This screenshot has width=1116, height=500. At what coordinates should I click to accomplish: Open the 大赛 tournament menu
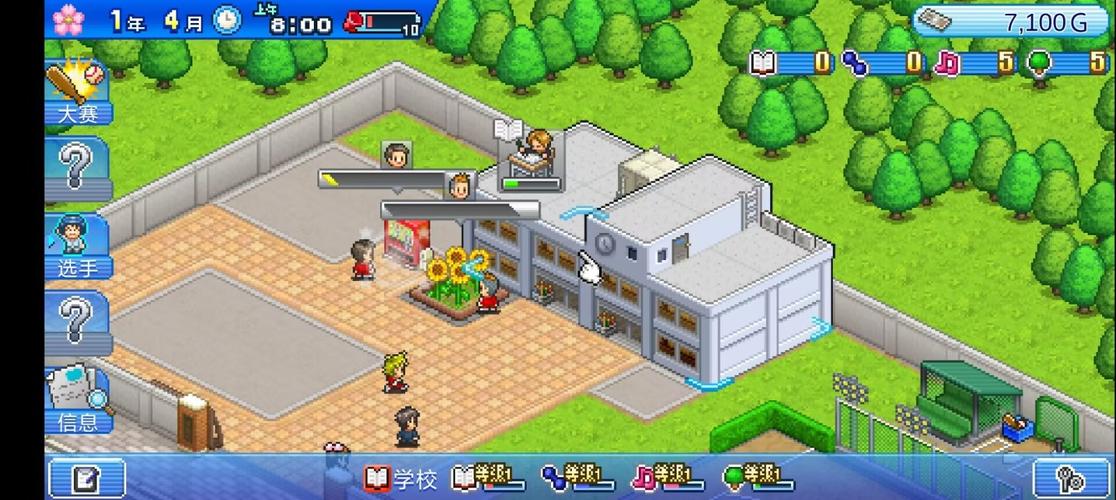78,94
